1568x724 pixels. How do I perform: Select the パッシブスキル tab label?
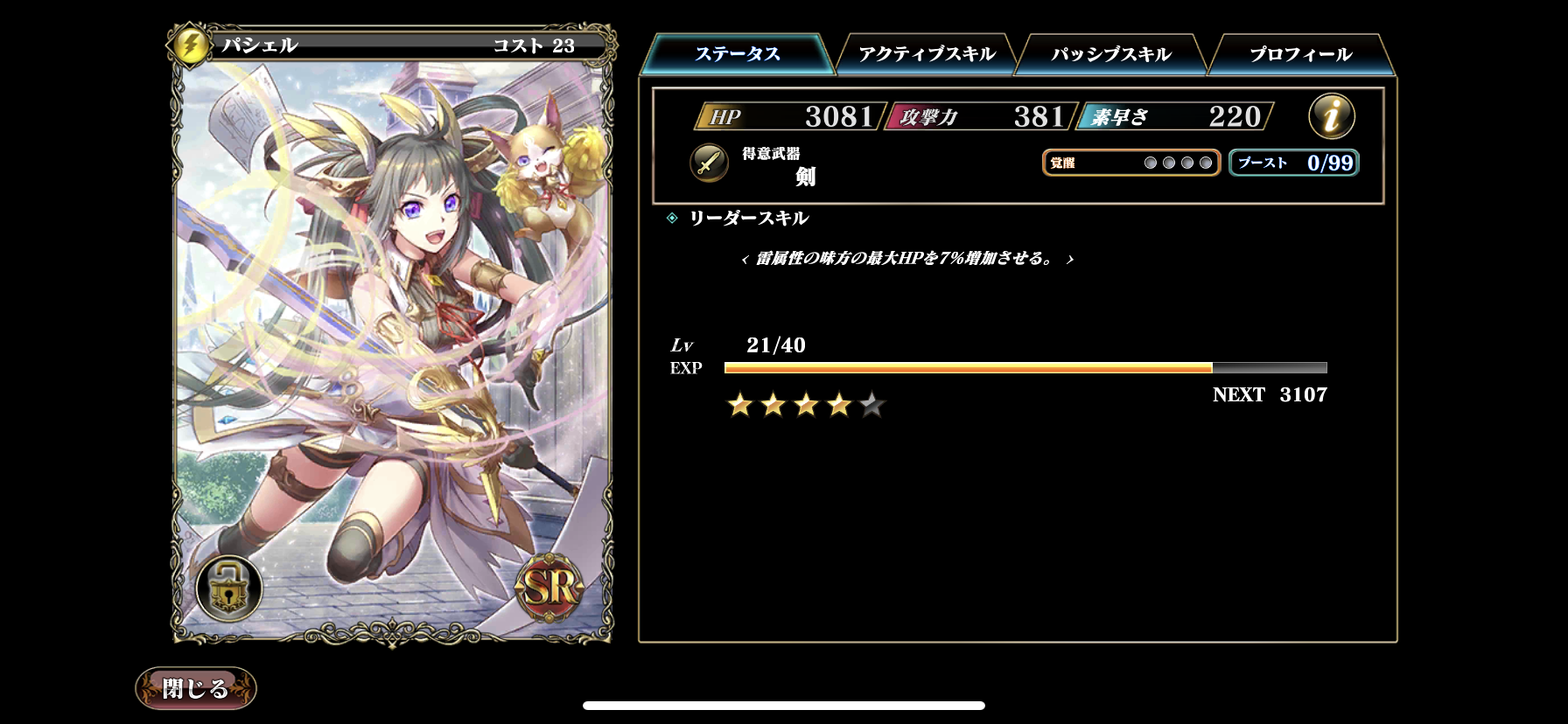(x=1109, y=52)
